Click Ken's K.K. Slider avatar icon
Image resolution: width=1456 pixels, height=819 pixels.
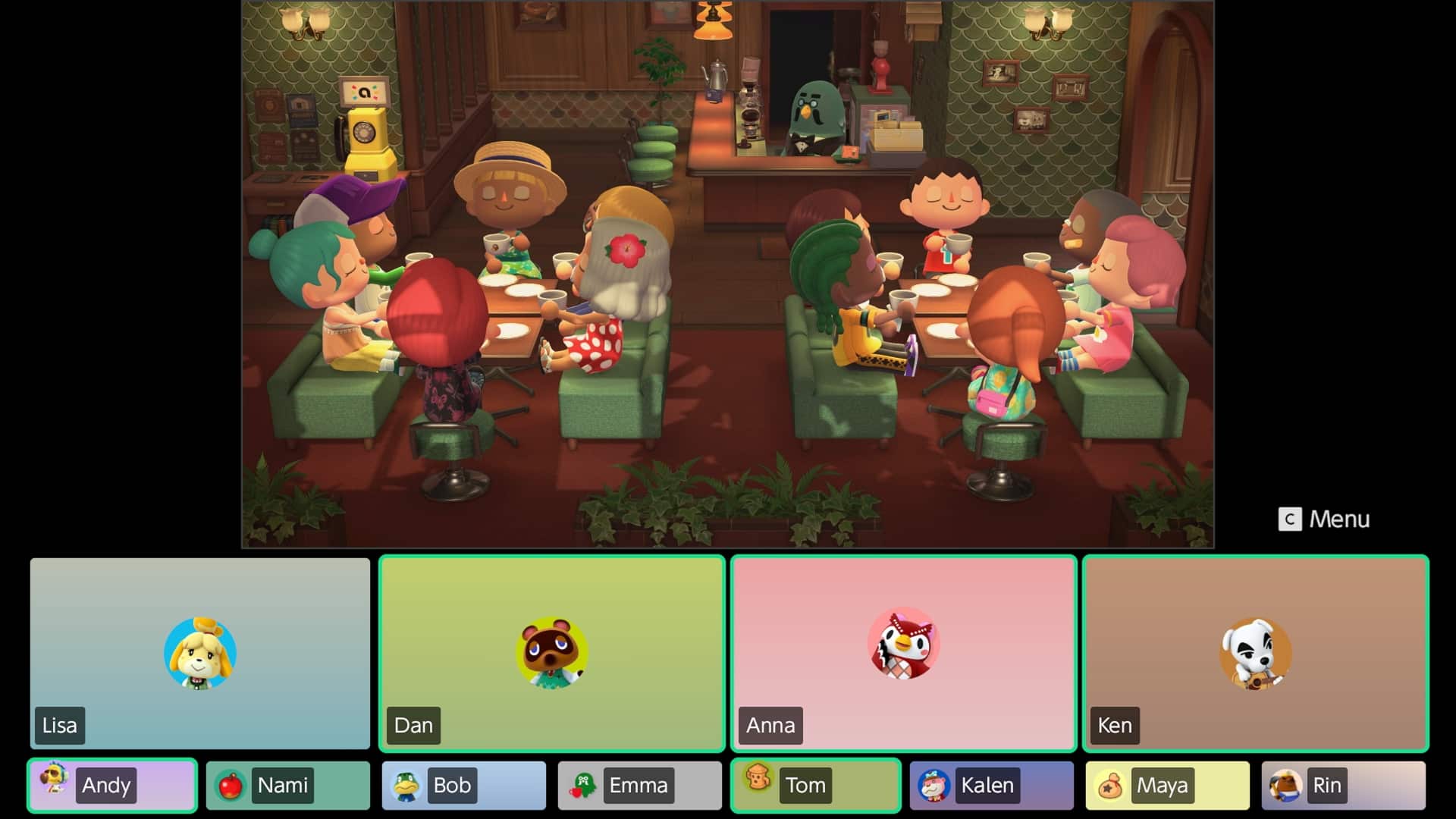[x=1255, y=652]
